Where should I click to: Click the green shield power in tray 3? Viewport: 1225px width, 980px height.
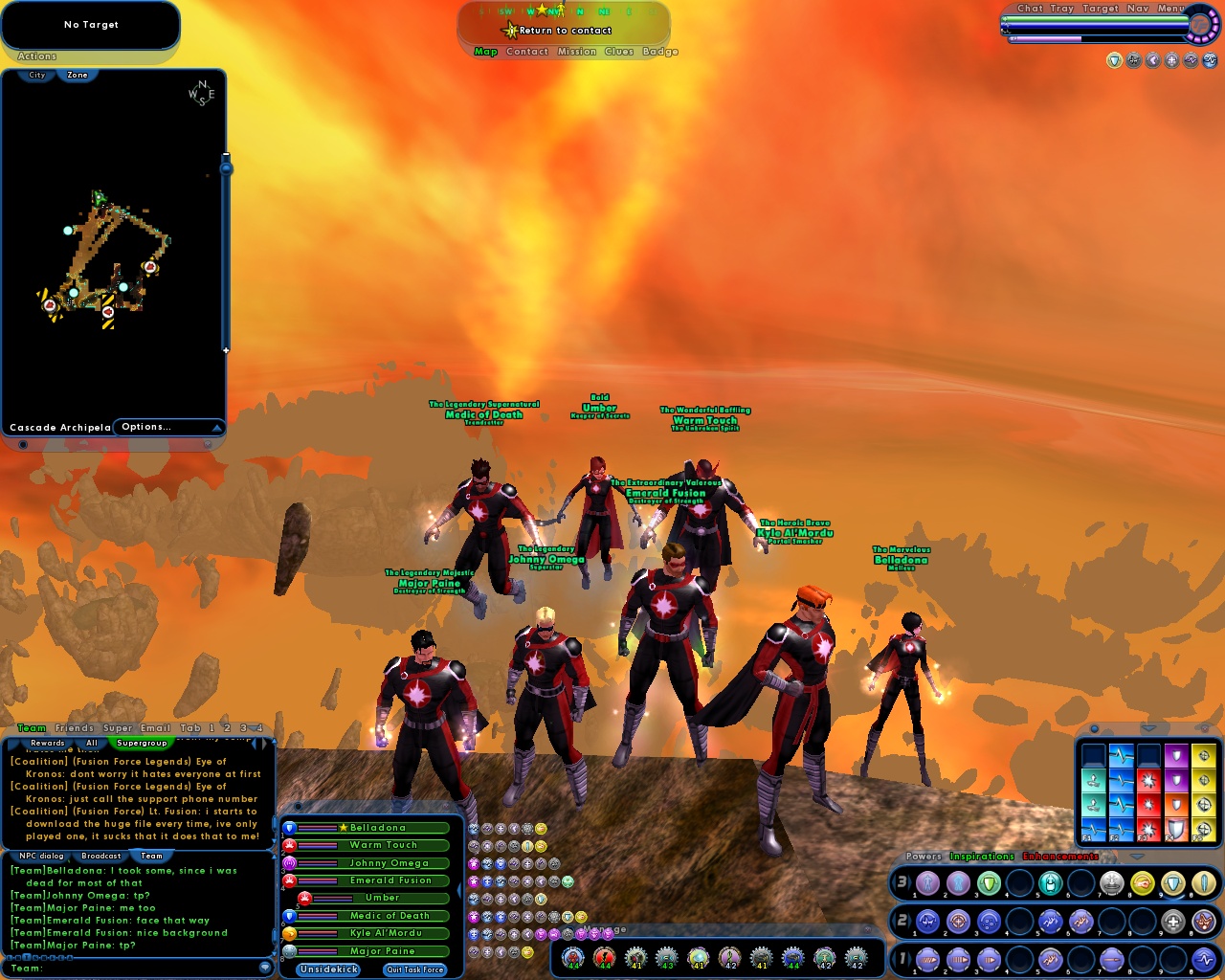989,884
